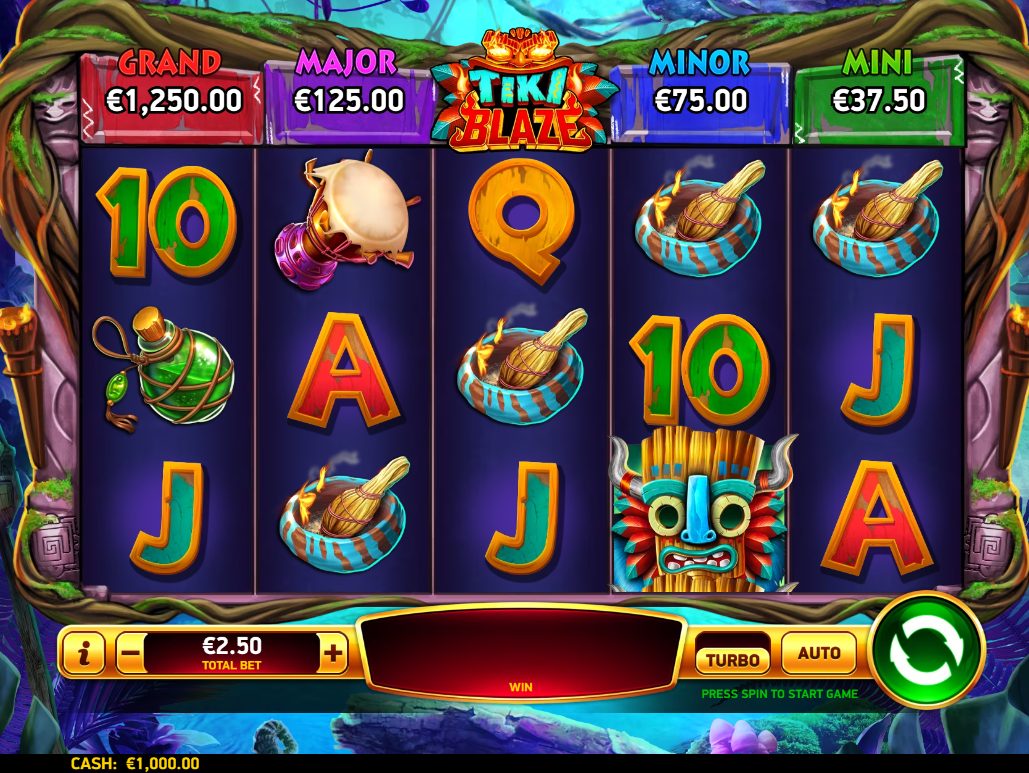Decrease total bet with the minus button
The image size is (1029, 773).
click(x=130, y=655)
